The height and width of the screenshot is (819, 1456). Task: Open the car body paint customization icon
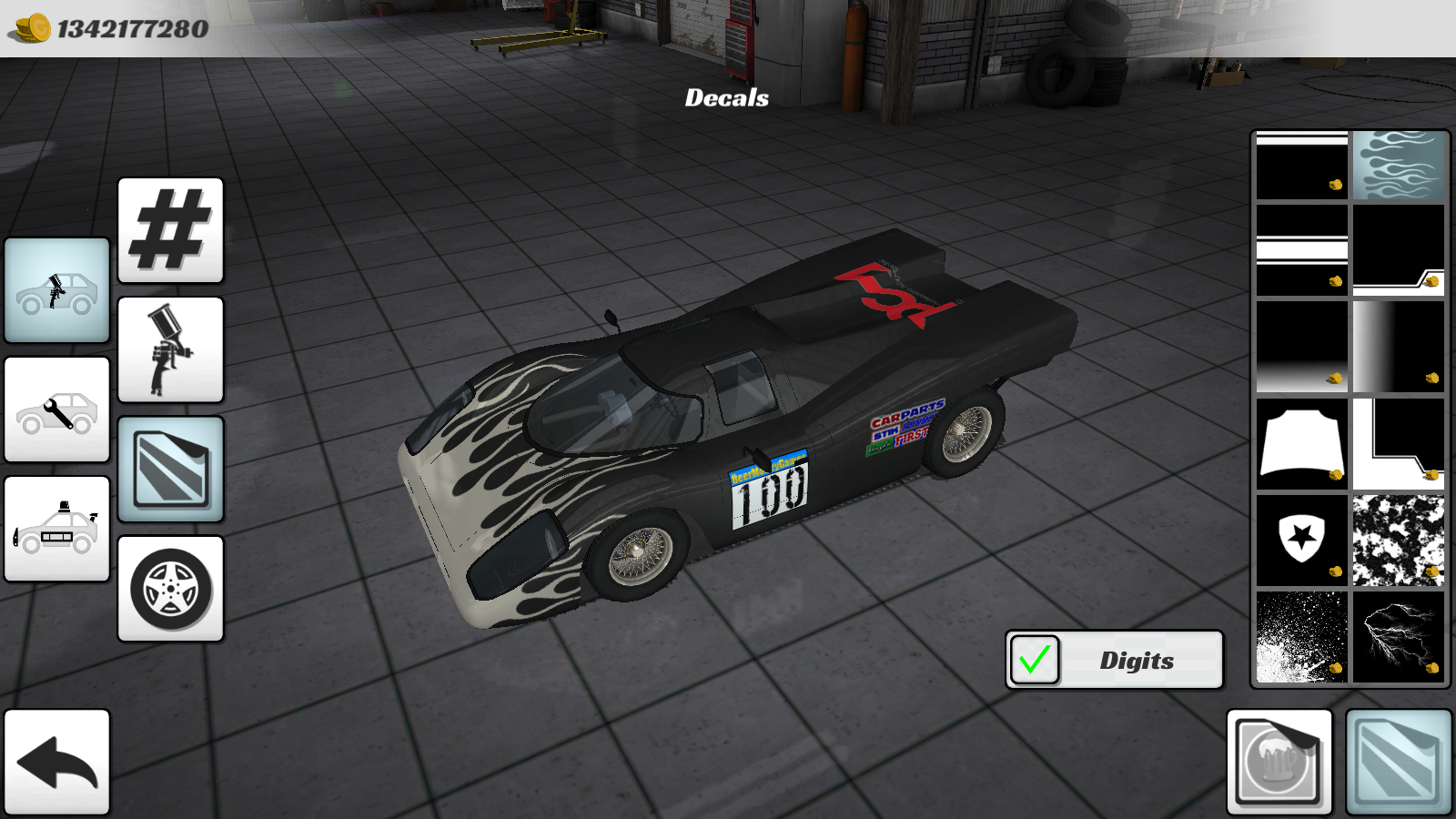coord(56,289)
